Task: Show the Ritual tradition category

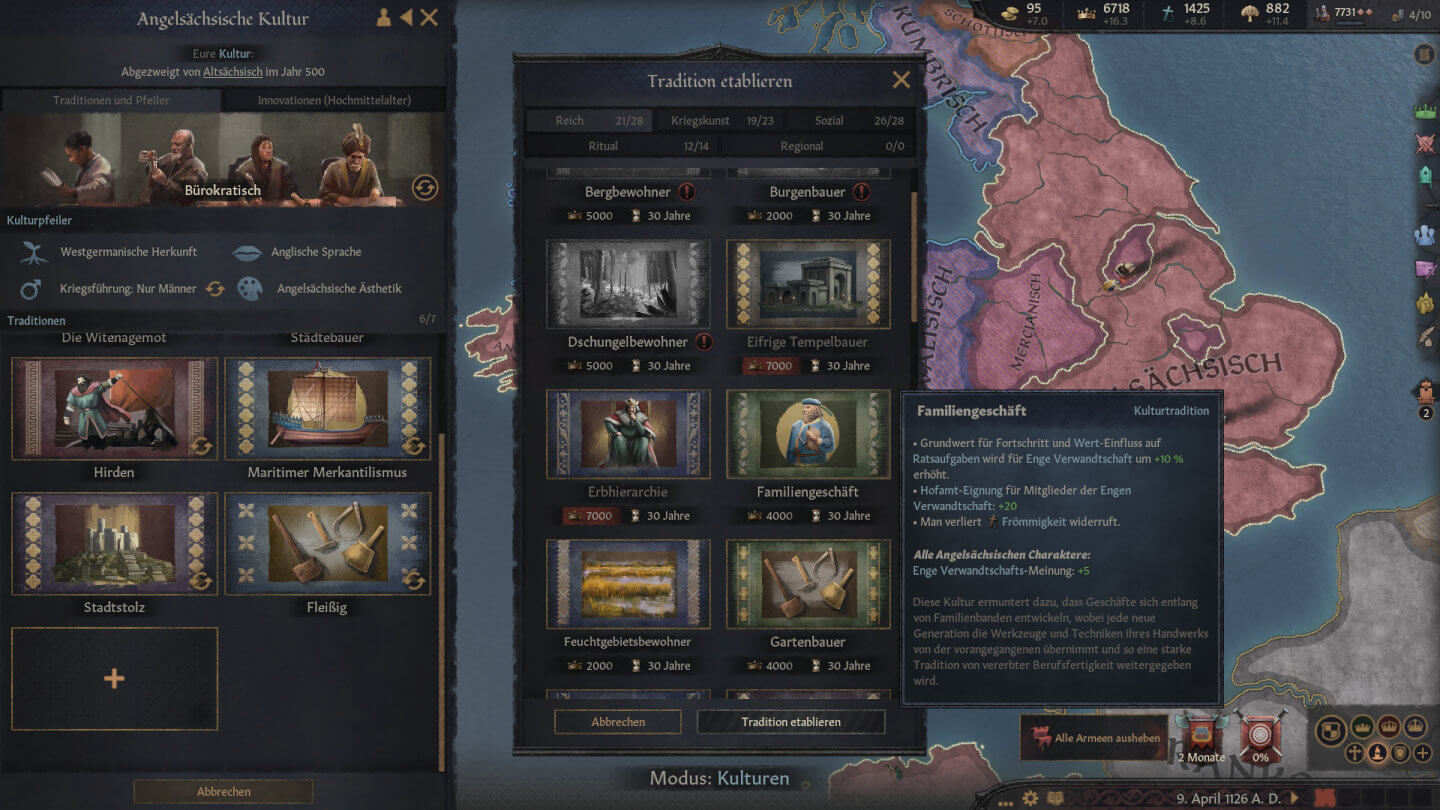Action: click(621, 146)
